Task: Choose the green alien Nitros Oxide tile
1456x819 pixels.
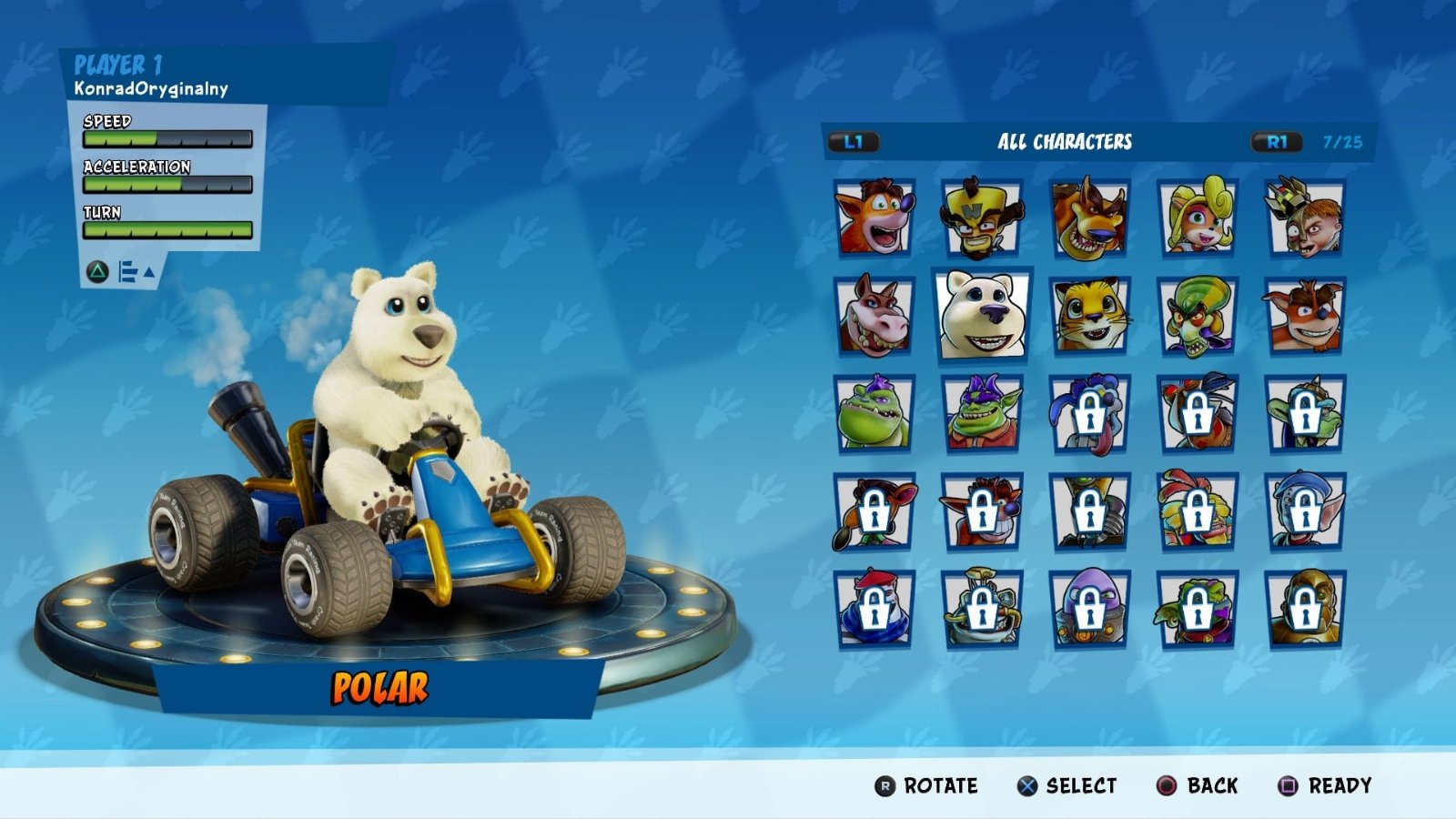Action: [1198, 316]
